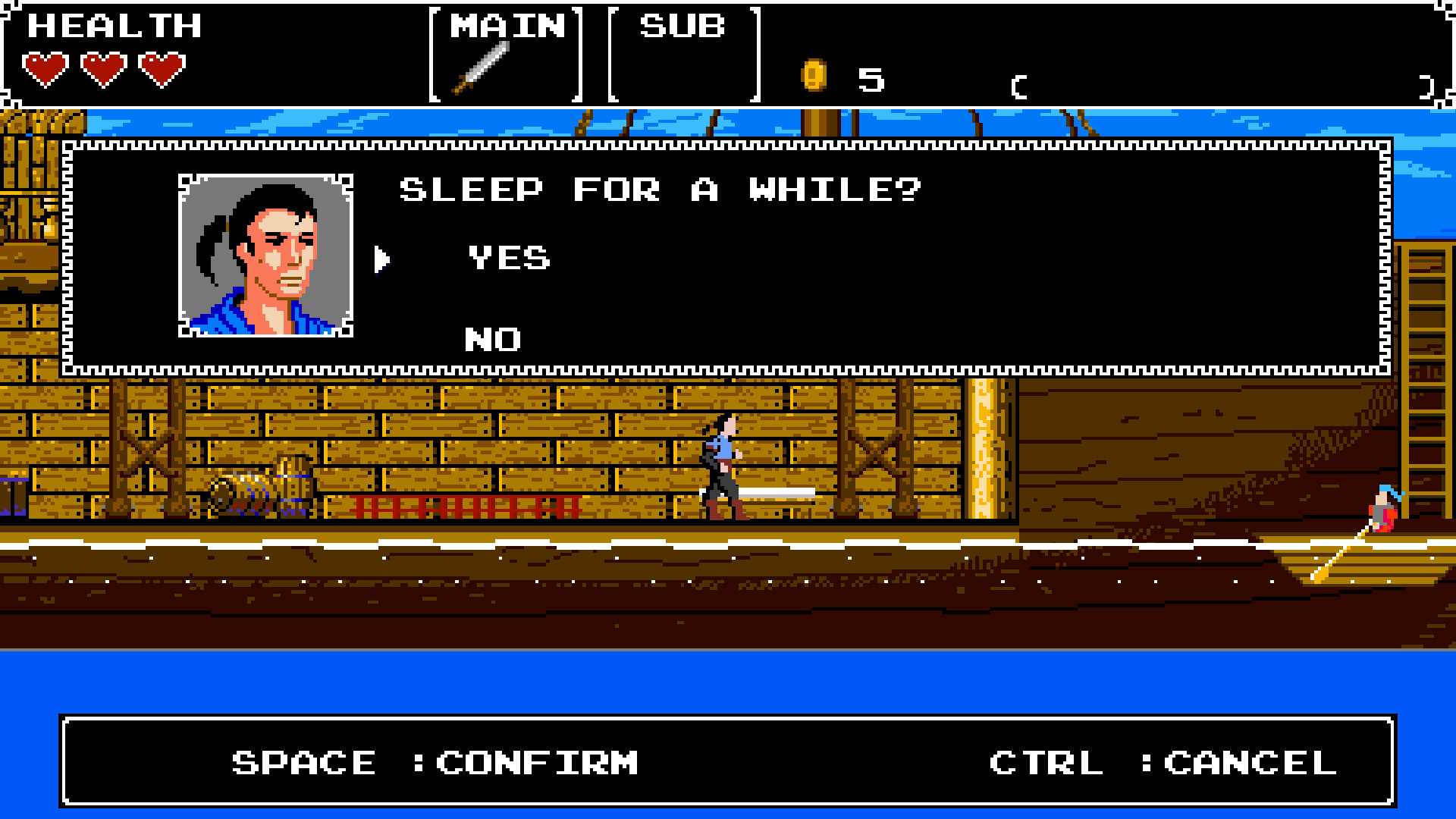
Task: Choose NO to refuse sleeping
Action: [493, 339]
